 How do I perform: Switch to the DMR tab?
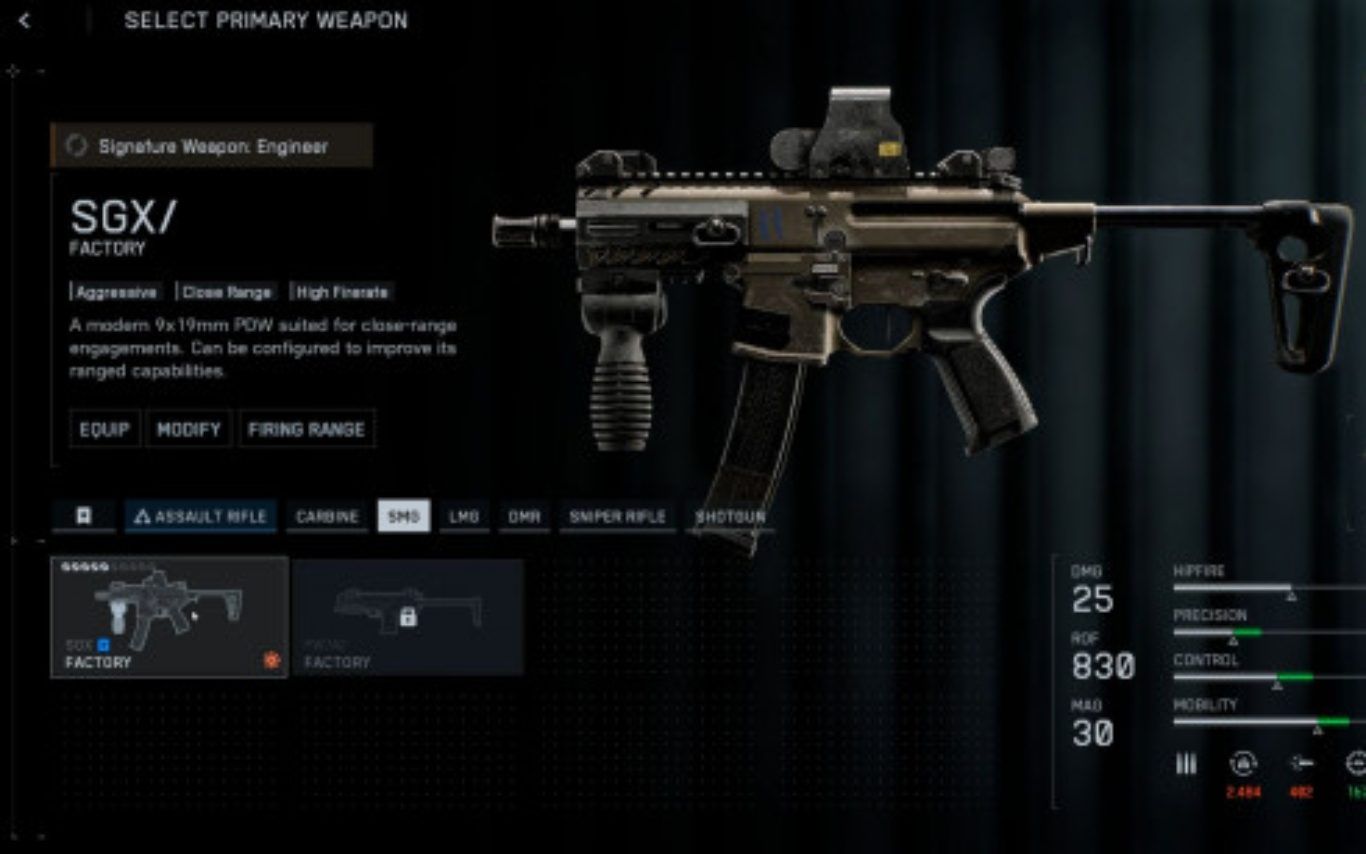[524, 516]
